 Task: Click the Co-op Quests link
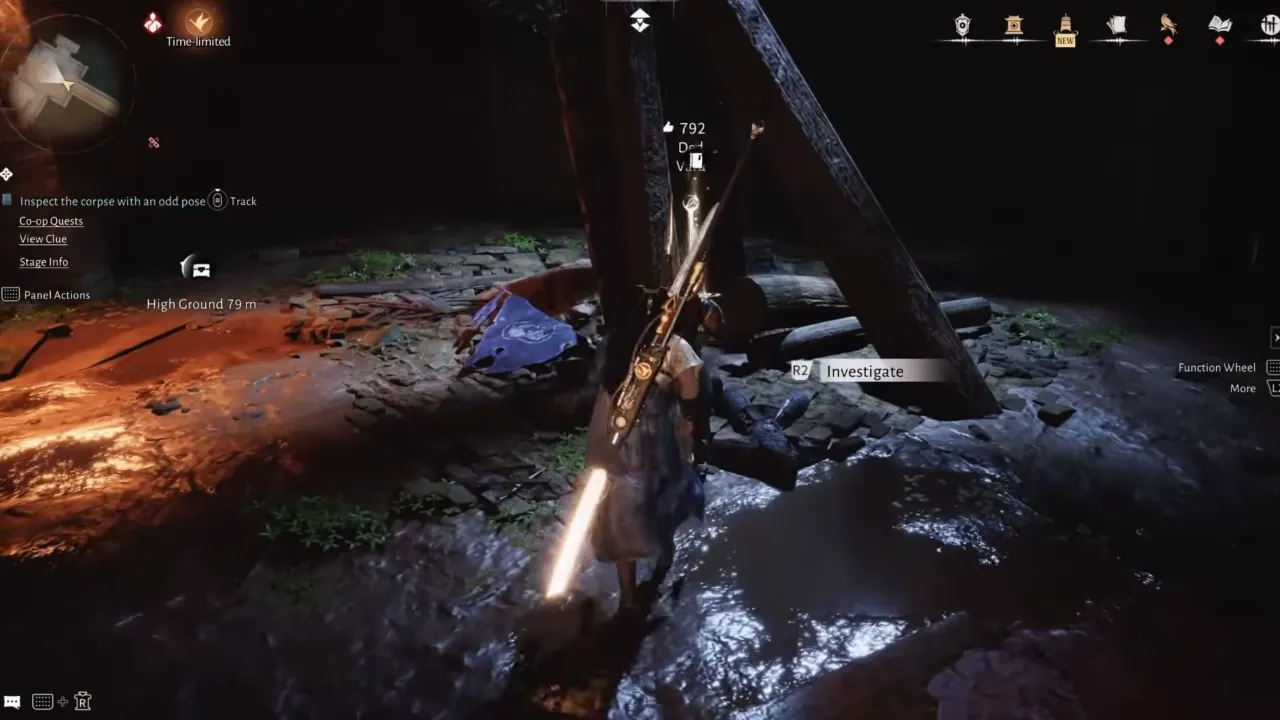click(51, 221)
